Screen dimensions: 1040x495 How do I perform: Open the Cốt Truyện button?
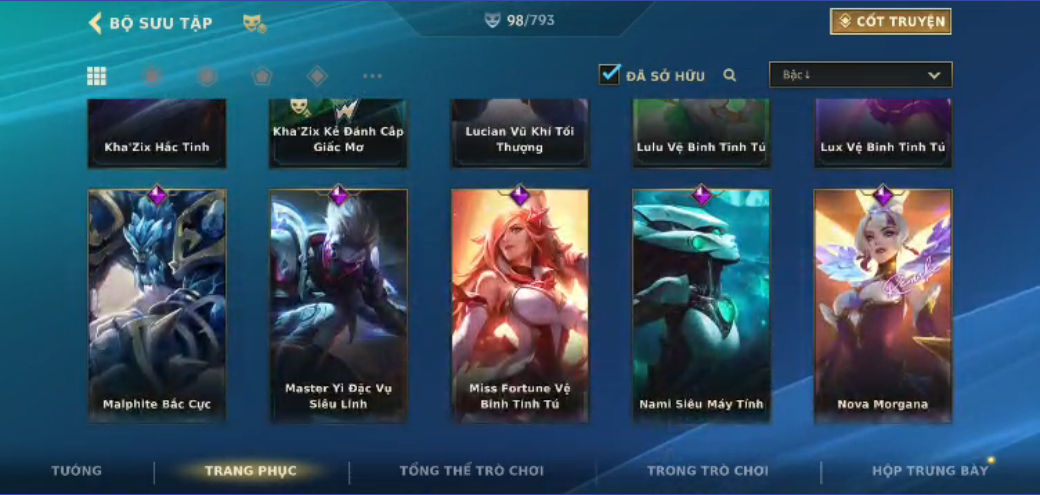click(x=890, y=22)
